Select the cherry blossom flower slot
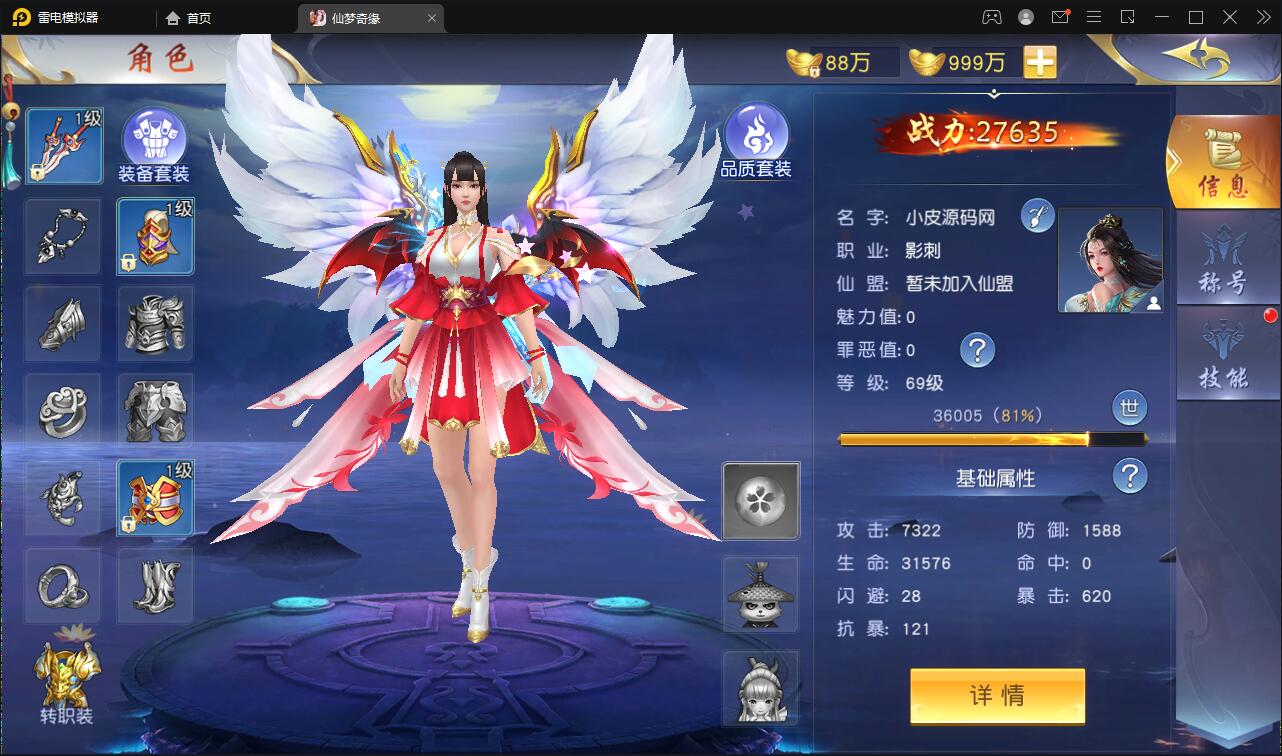The height and width of the screenshot is (756, 1282). pos(761,500)
